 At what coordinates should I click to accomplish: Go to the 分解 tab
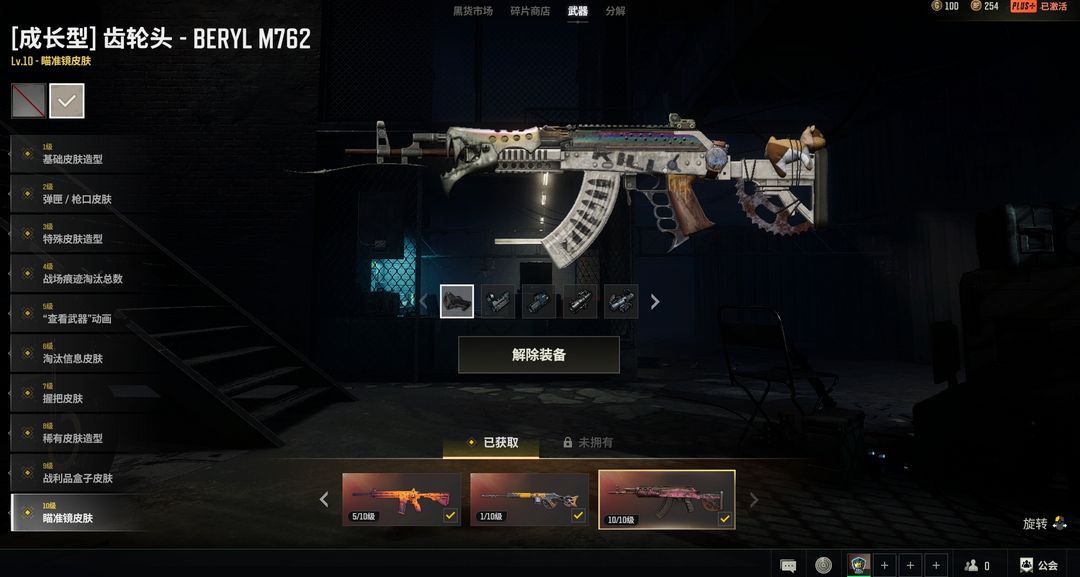(x=615, y=11)
